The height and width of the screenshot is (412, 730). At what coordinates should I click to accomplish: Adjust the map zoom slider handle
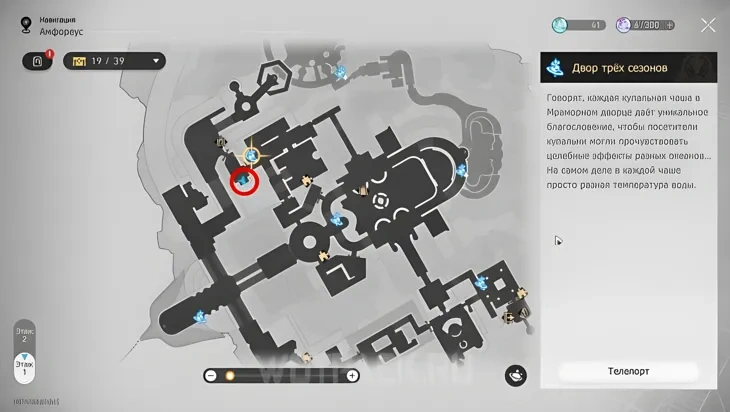click(229, 375)
